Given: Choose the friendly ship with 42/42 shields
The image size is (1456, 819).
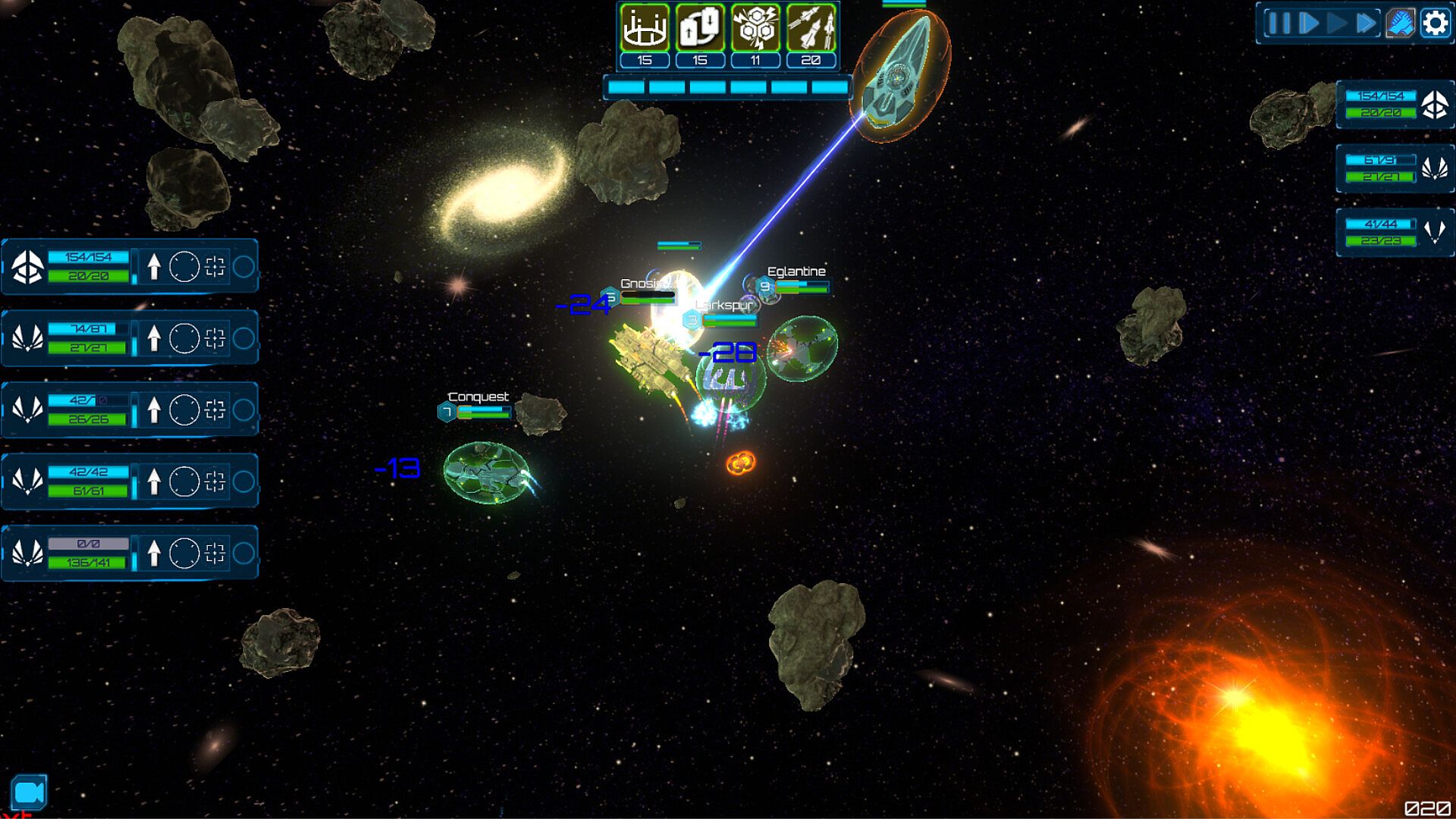Looking at the screenshot, I should coord(28,482).
